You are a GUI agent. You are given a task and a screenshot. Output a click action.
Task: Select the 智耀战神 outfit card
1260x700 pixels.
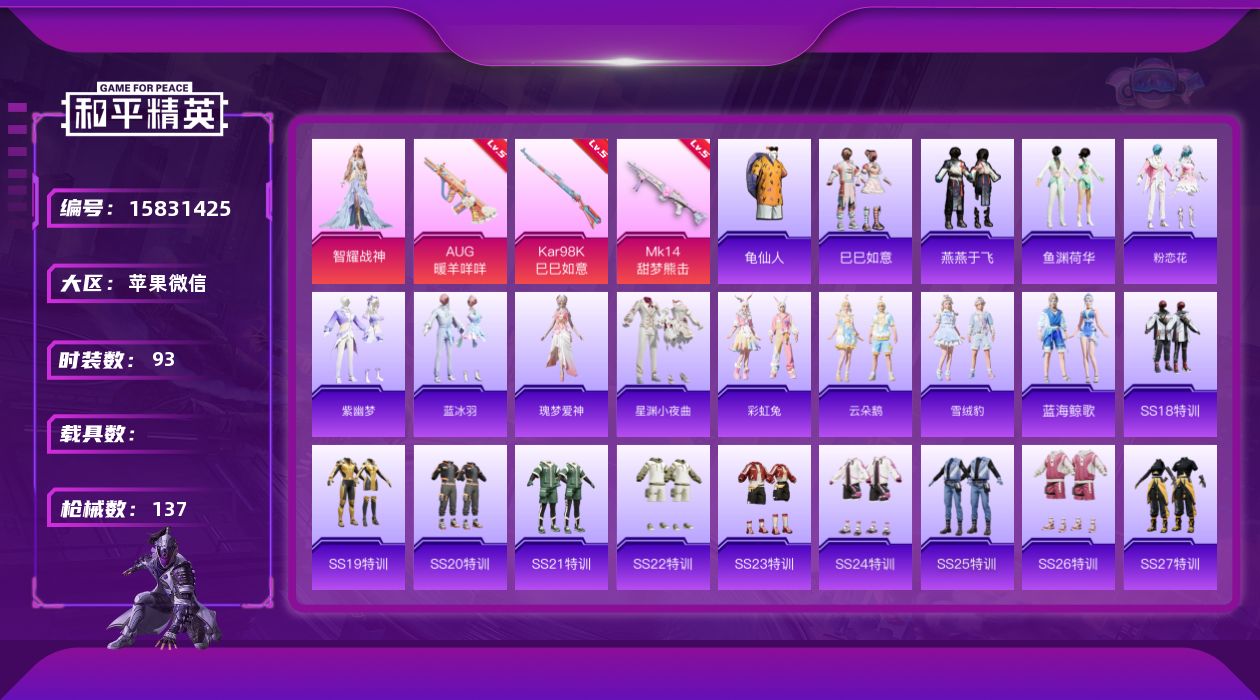coord(358,211)
